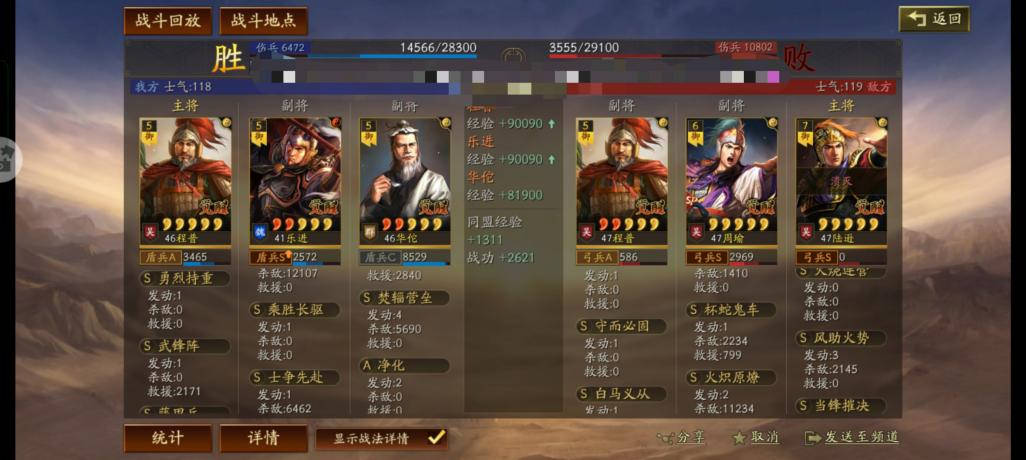Click the star 取消 button
The width and height of the screenshot is (1026, 460).
pos(756,437)
